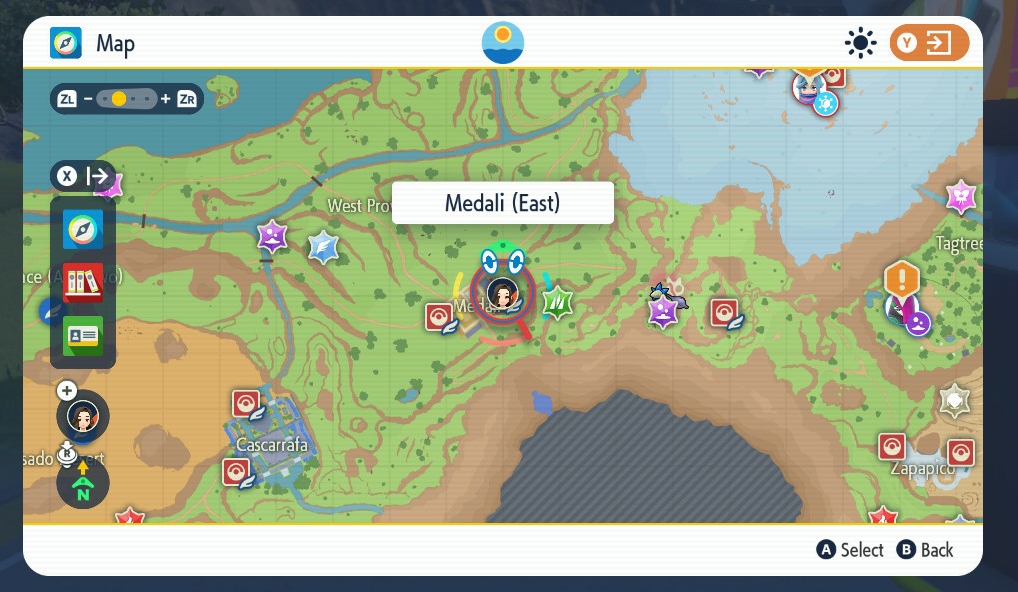Pick the purple raid crystal beside the blue one
This screenshot has width=1018, height=592.
(272, 237)
